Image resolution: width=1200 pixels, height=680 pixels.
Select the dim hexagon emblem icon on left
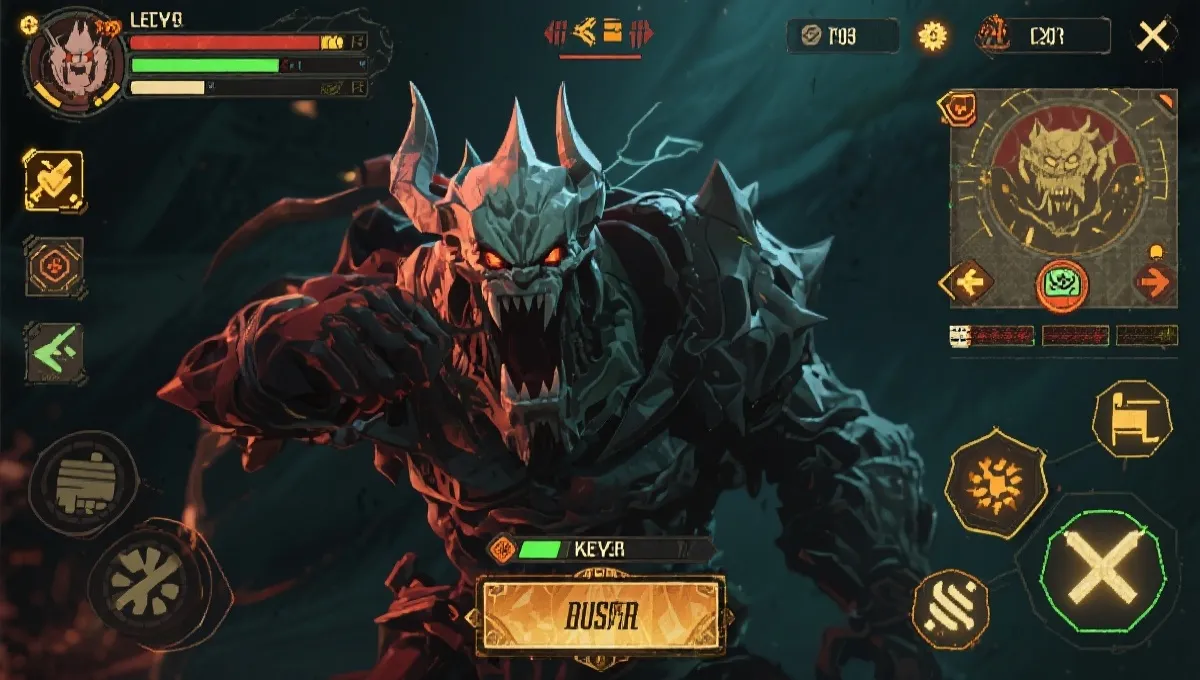(54, 266)
